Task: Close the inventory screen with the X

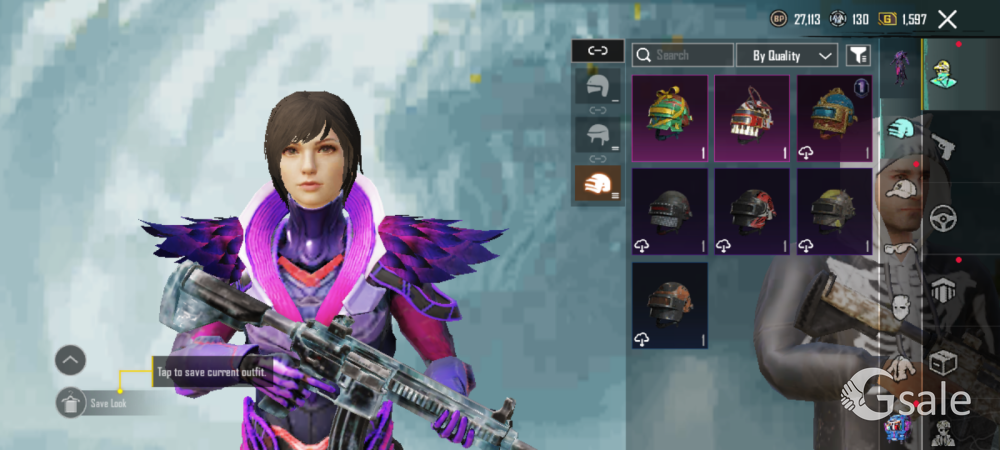Action: [947, 19]
